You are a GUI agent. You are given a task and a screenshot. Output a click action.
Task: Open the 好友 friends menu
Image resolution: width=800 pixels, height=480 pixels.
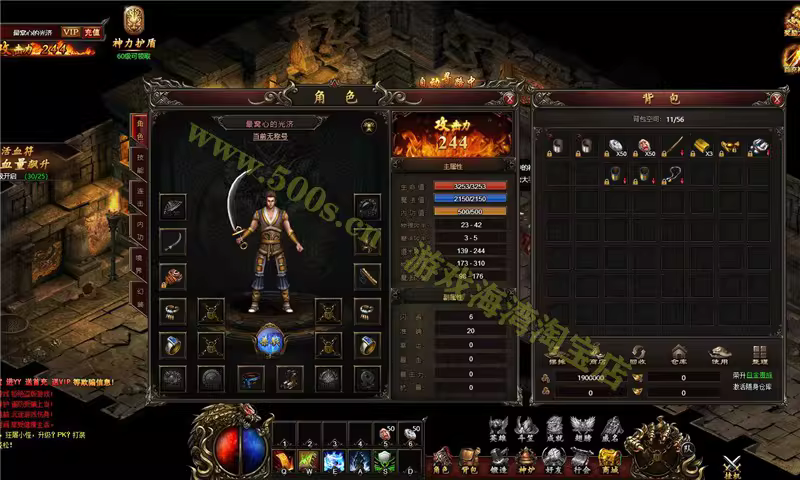point(553,458)
